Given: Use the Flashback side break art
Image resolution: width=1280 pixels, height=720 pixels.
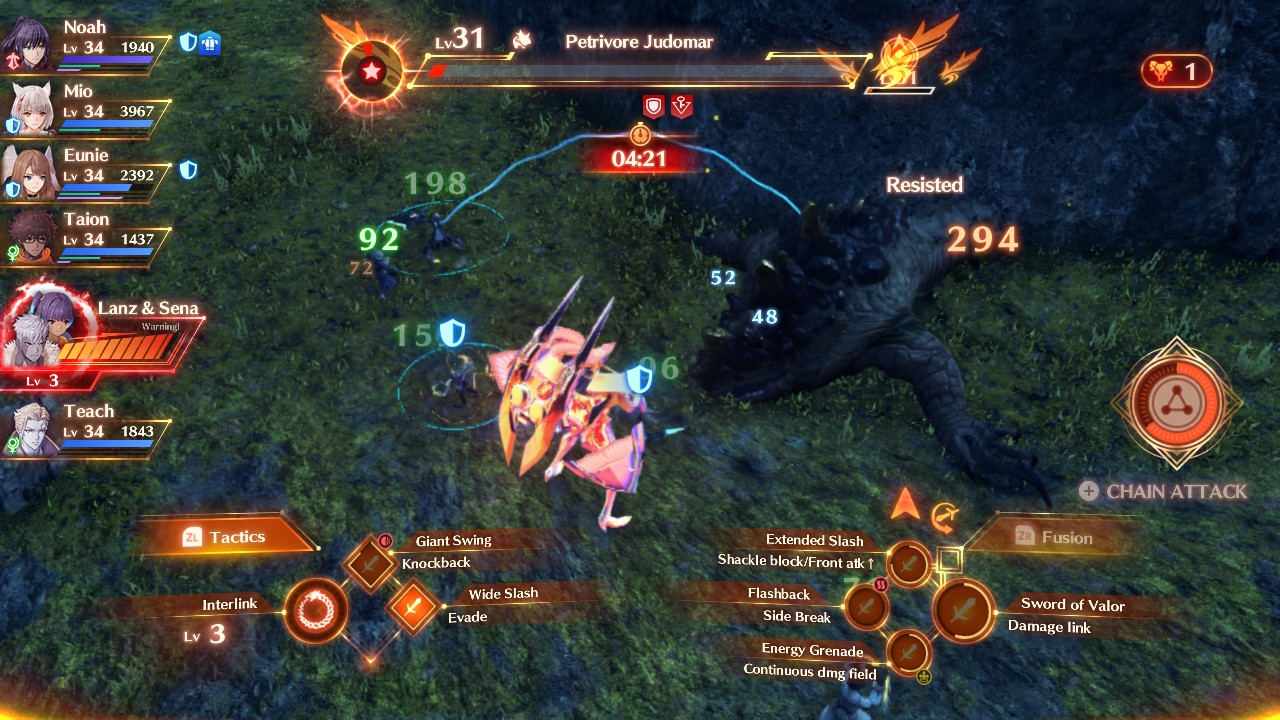Looking at the screenshot, I should pyautogui.click(x=866, y=605).
